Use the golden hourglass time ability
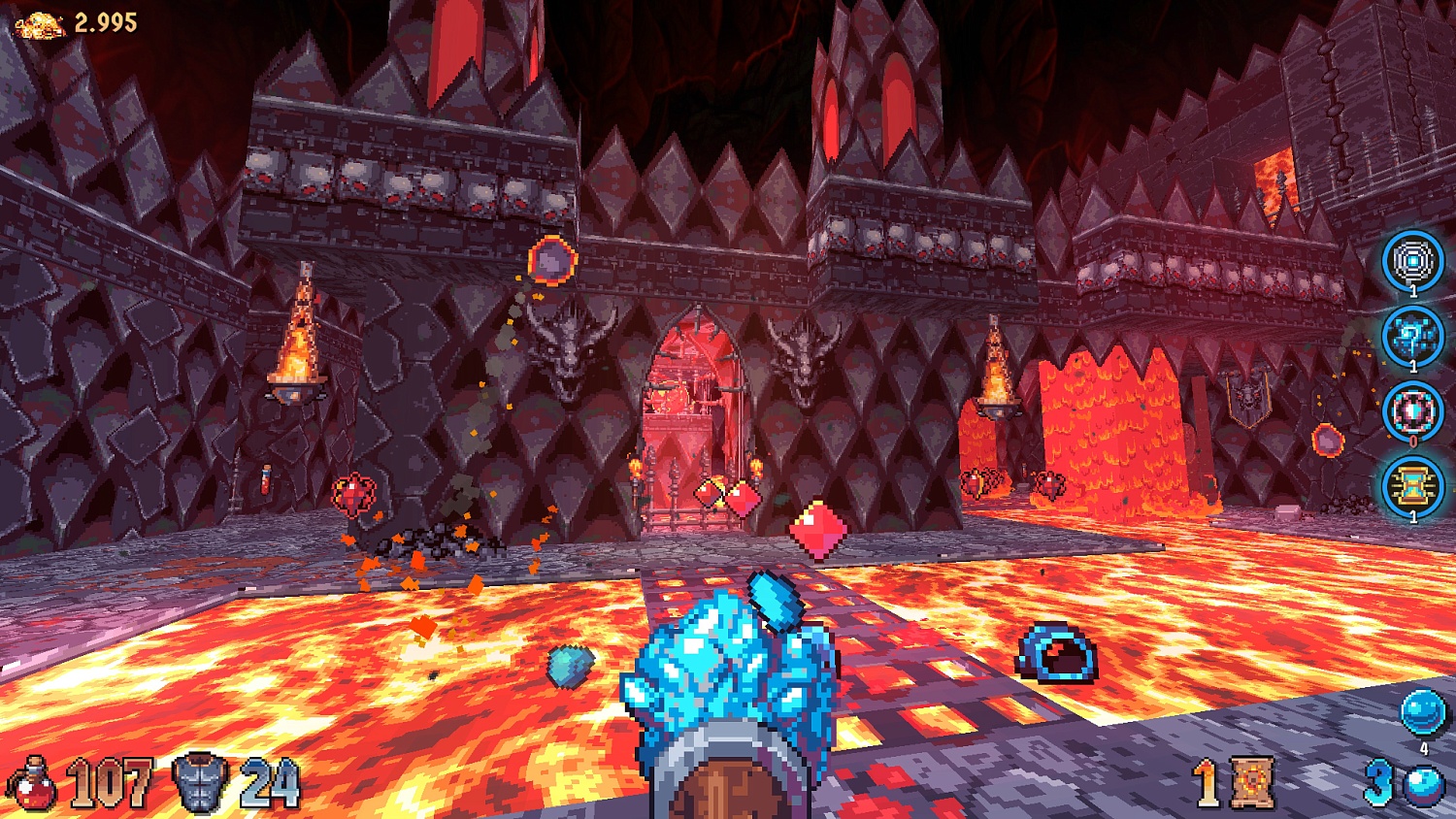The width and height of the screenshot is (1456, 819). click(x=1412, y=485)
